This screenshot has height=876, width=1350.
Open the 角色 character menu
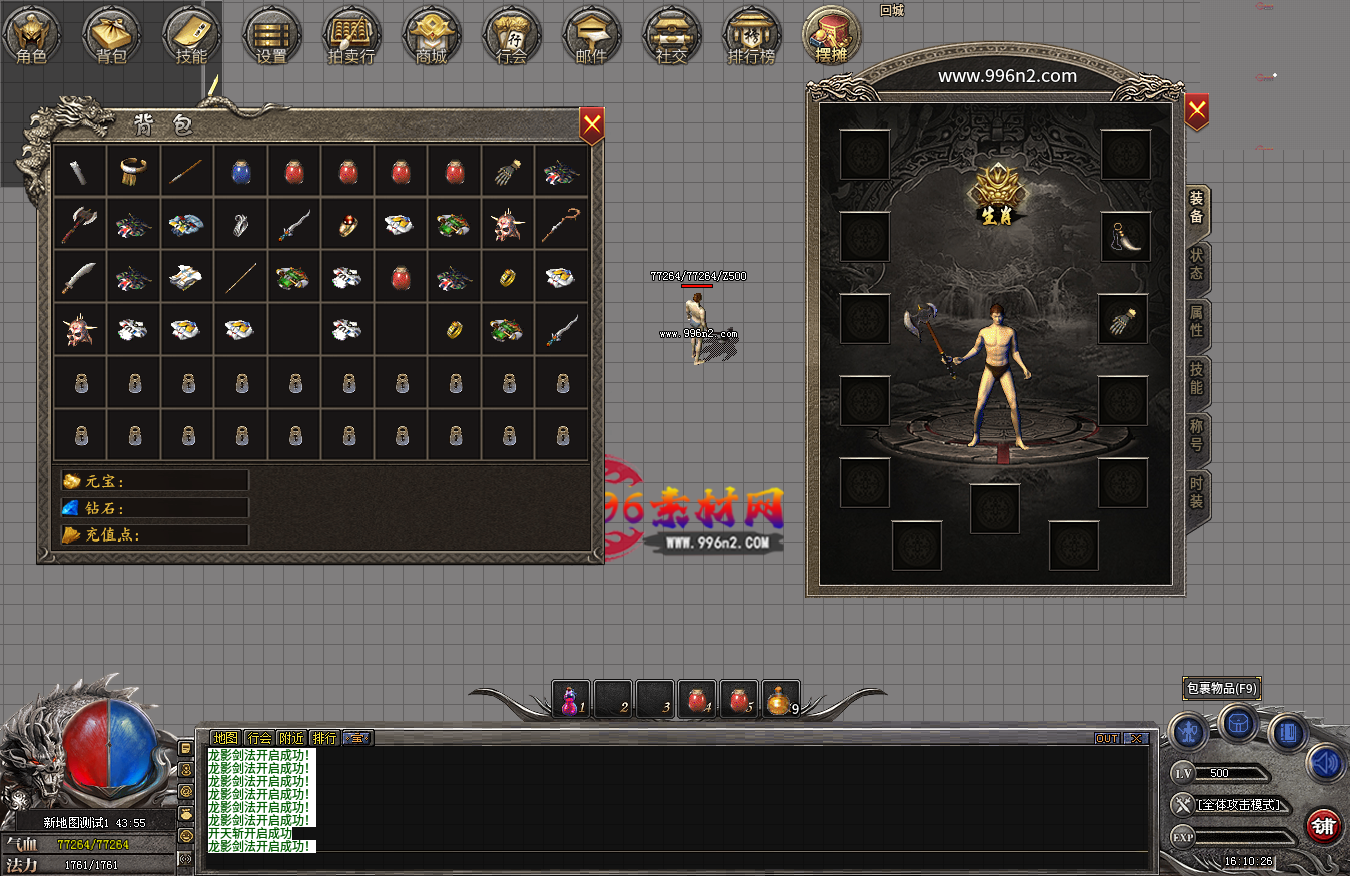(x=31, y=36)
